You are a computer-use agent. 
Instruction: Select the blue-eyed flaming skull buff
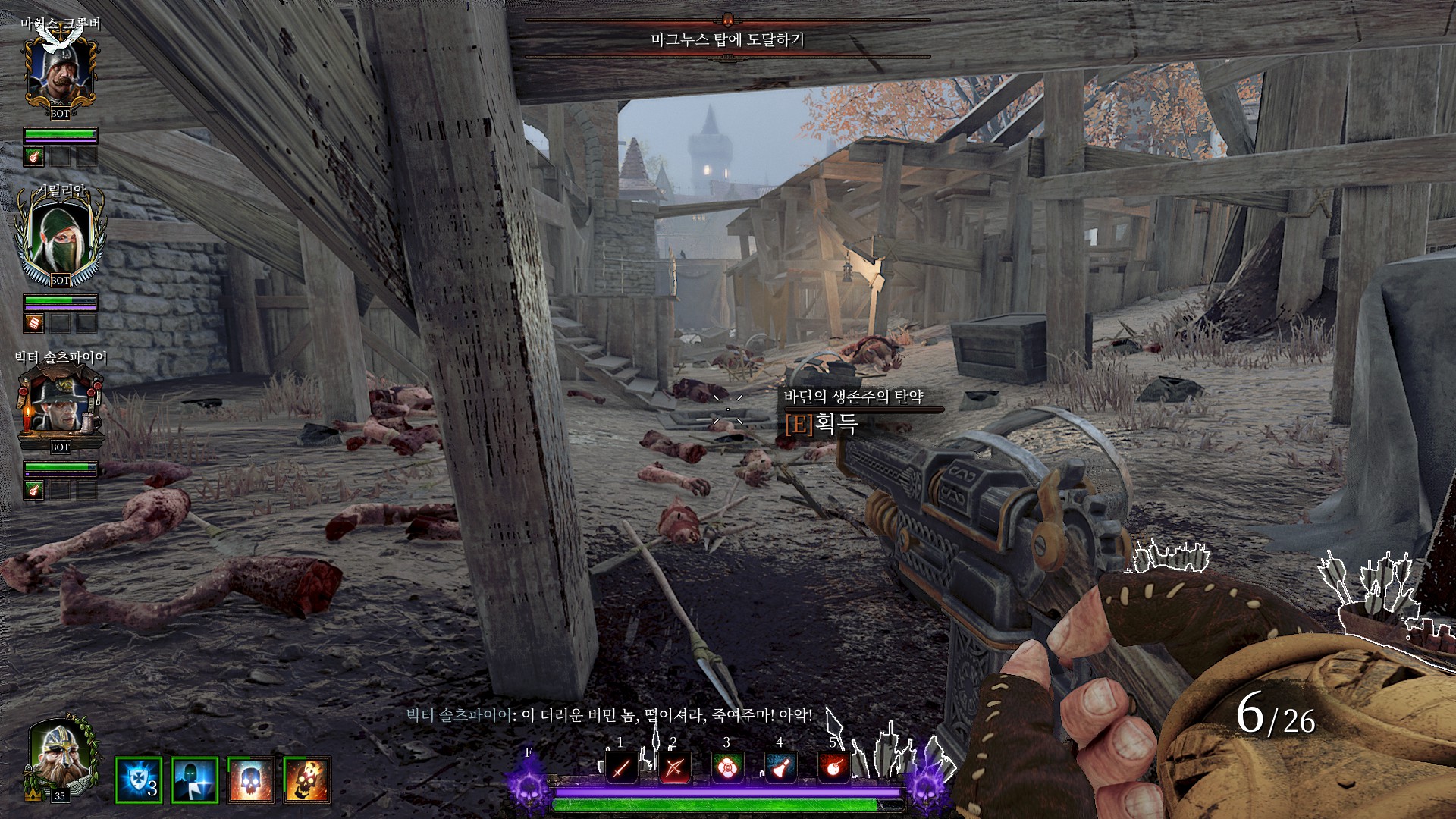[x=250, y=780]
